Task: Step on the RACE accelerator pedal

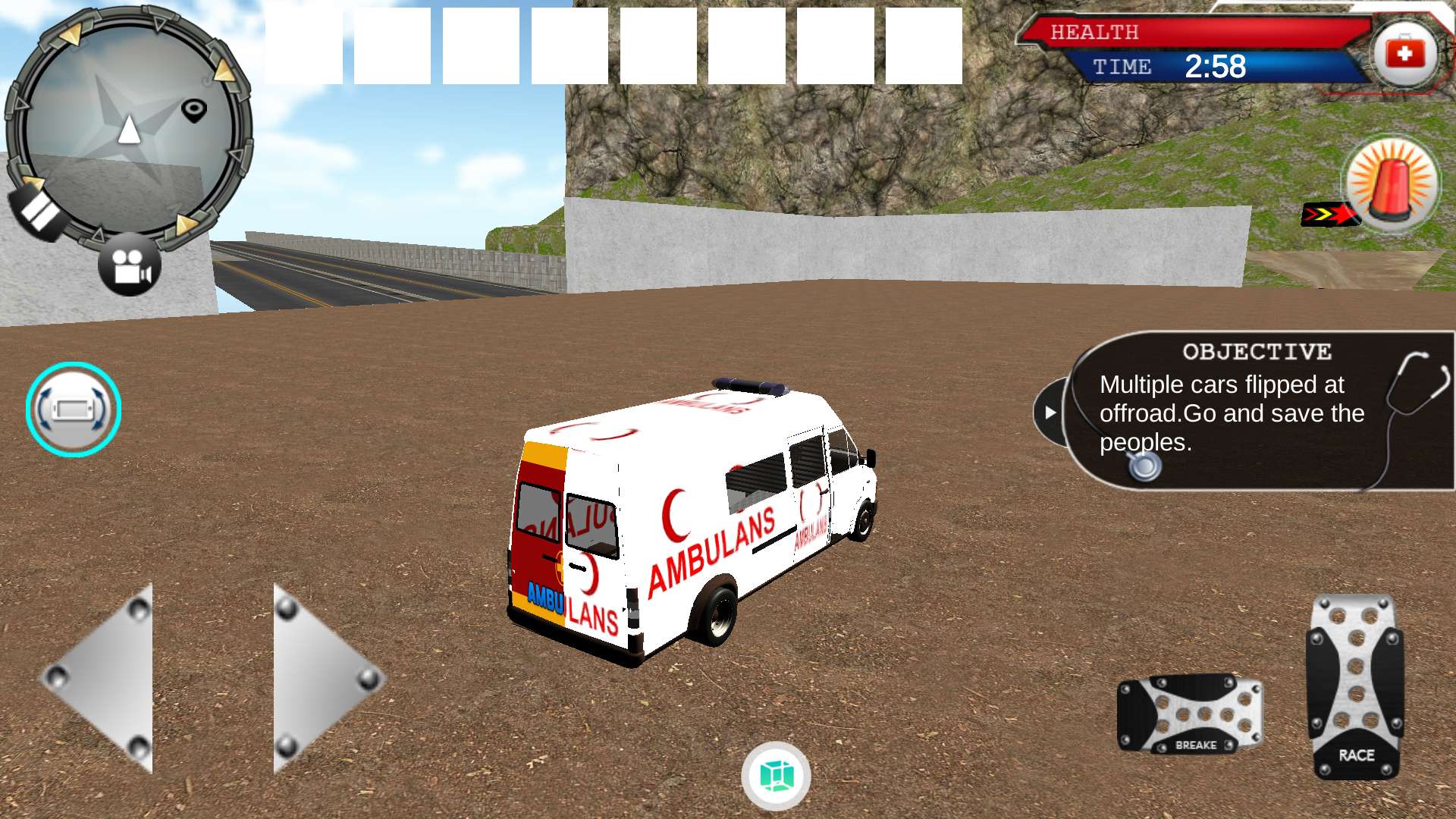Action: click(1356, 687)
